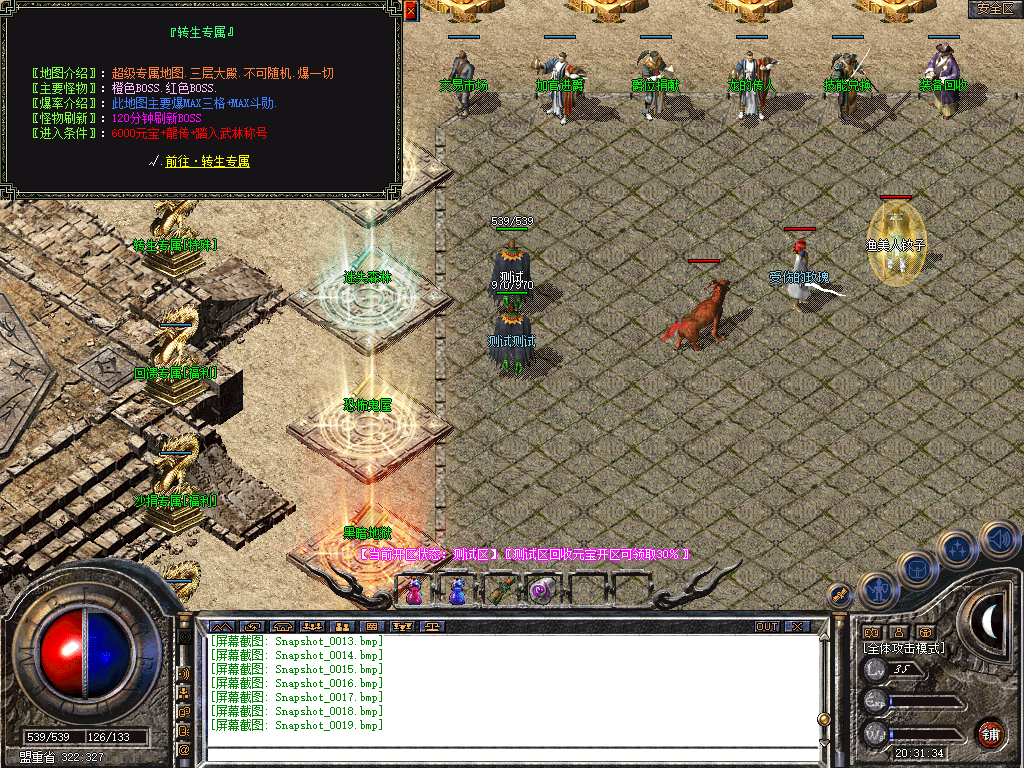1024x768 pixels.
Task: Click the chat text input line
Action: click(x=510, y=743)
